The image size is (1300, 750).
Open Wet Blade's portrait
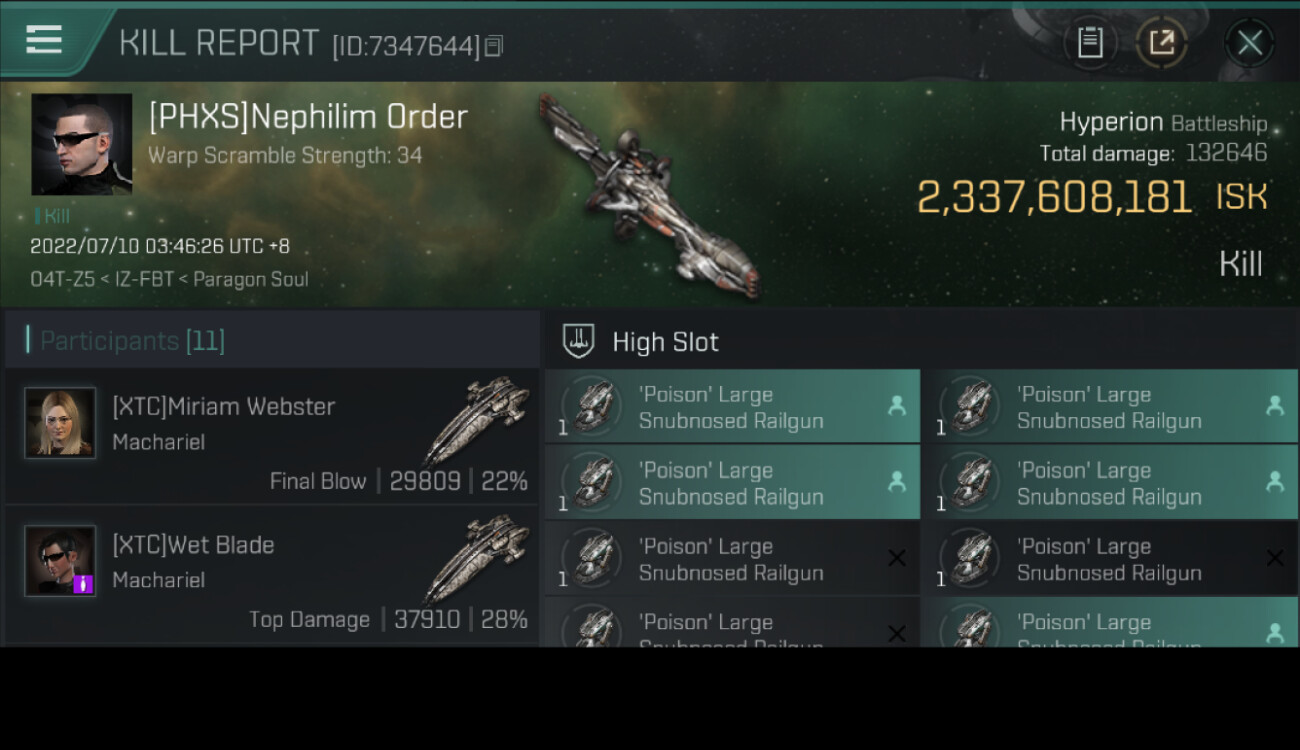pyautogui.click(x=60, y=561)
